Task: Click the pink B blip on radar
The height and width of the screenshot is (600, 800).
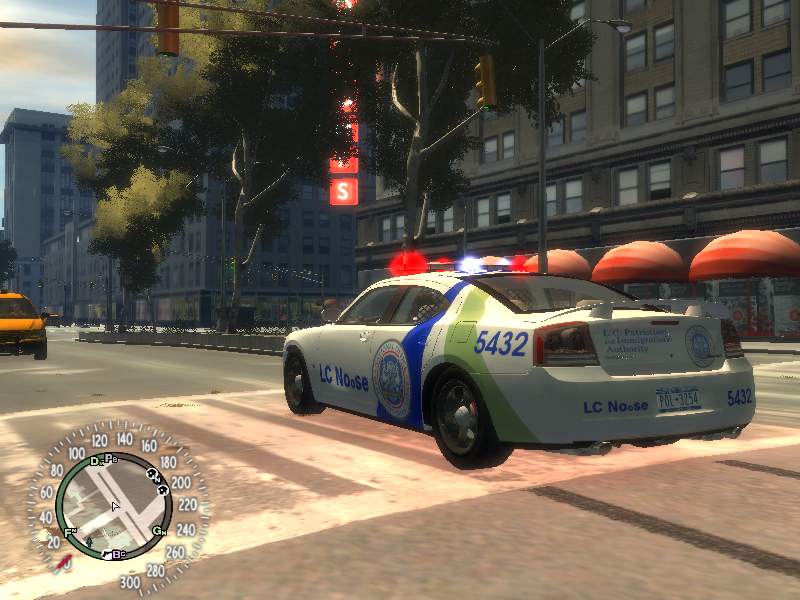Action: (x=118, y=554)
